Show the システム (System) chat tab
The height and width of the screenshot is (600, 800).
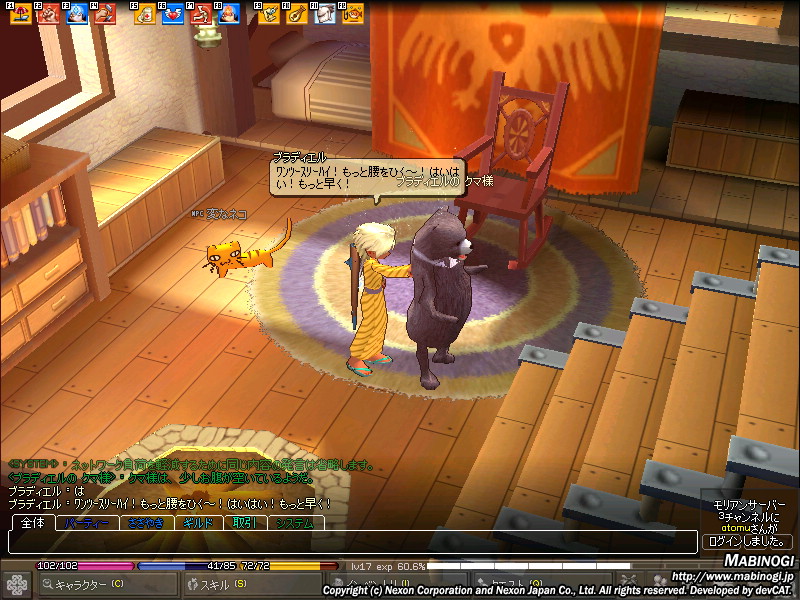coord(296,523)
